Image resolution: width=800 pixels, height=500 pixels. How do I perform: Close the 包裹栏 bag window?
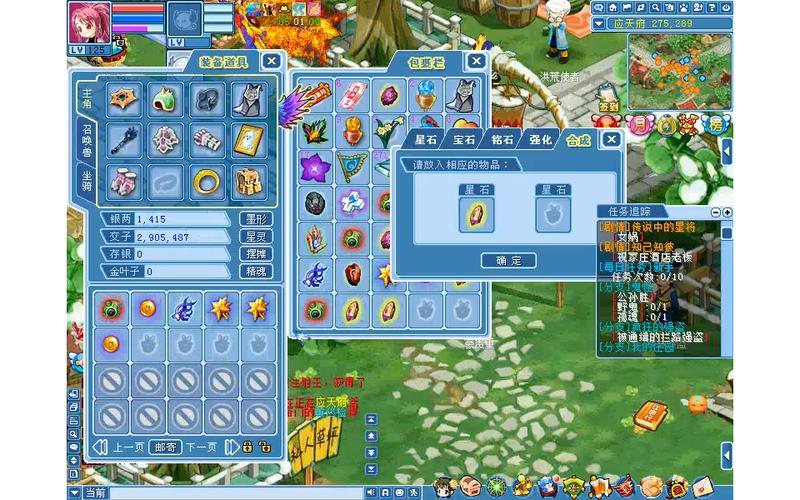coord(477,61)
